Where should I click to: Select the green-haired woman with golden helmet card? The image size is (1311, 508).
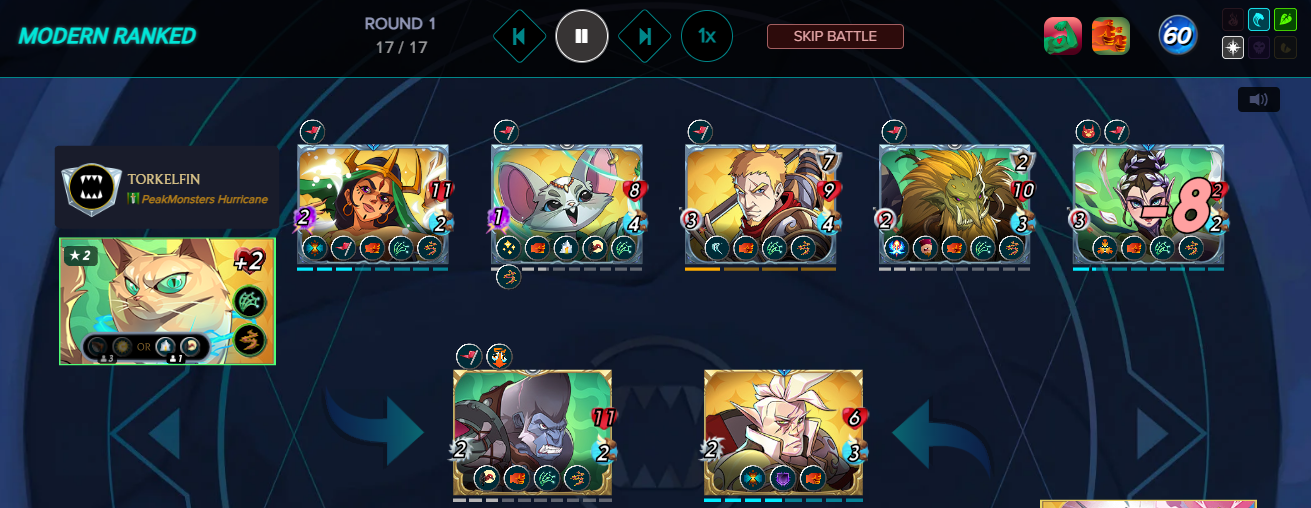pos(372,205)
